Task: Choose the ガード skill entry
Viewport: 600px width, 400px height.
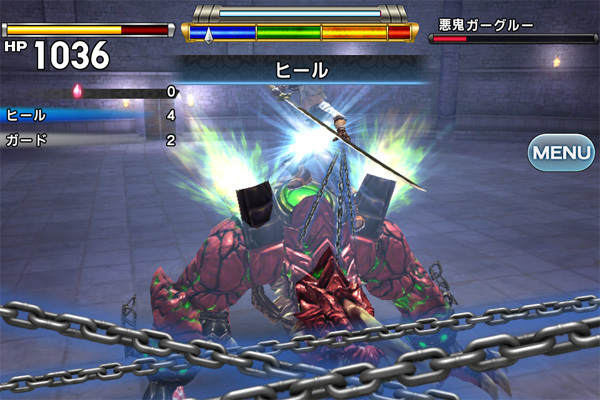Action: pos(90,140)
